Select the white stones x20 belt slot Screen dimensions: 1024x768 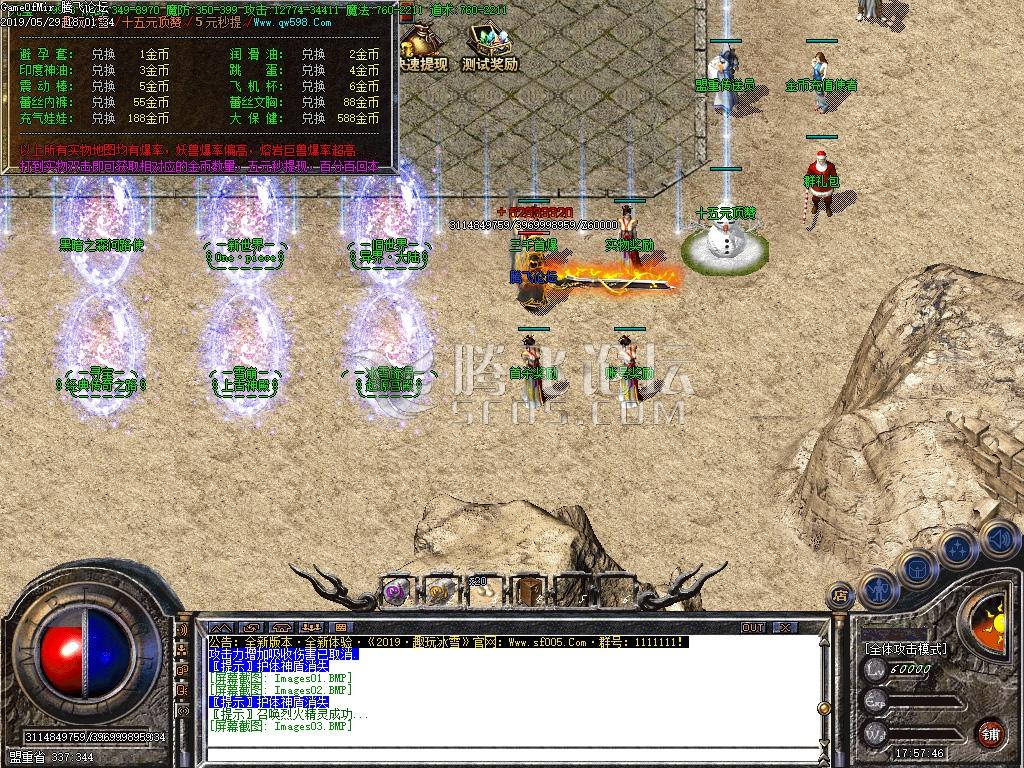tap(480, 591)
